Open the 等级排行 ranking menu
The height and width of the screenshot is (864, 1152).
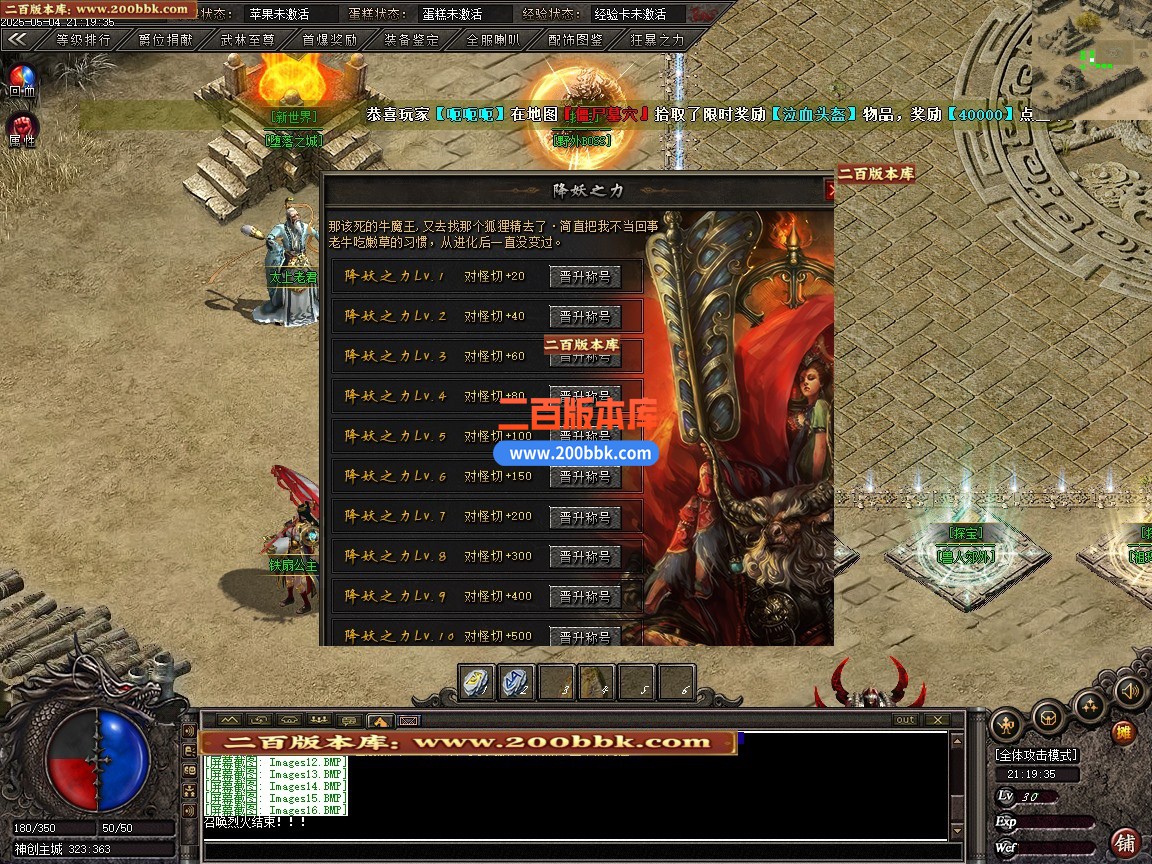pyautogui.click(x=83, y=40)
